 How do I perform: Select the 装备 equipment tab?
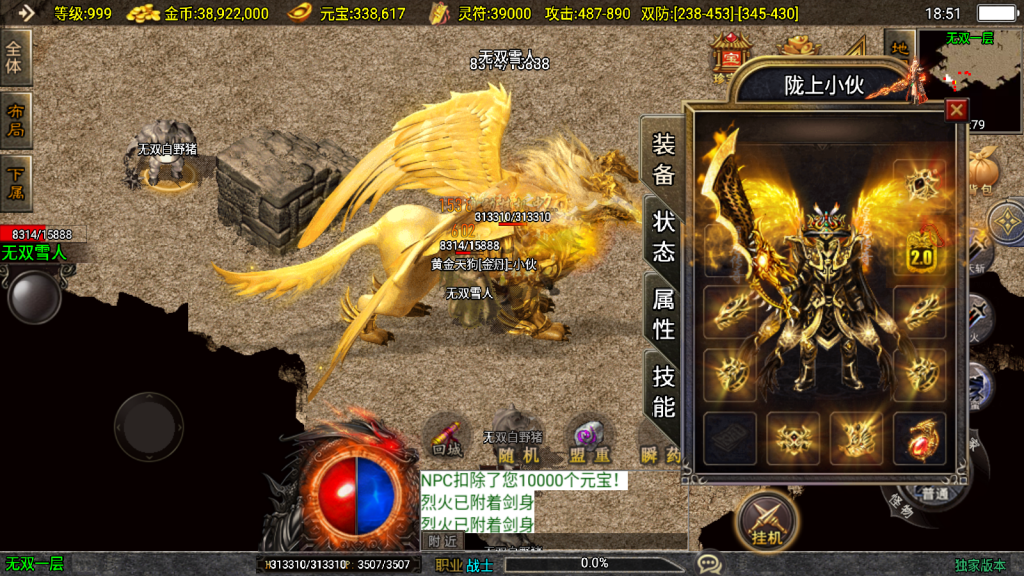pyautogui.click(x=664, y=160)
